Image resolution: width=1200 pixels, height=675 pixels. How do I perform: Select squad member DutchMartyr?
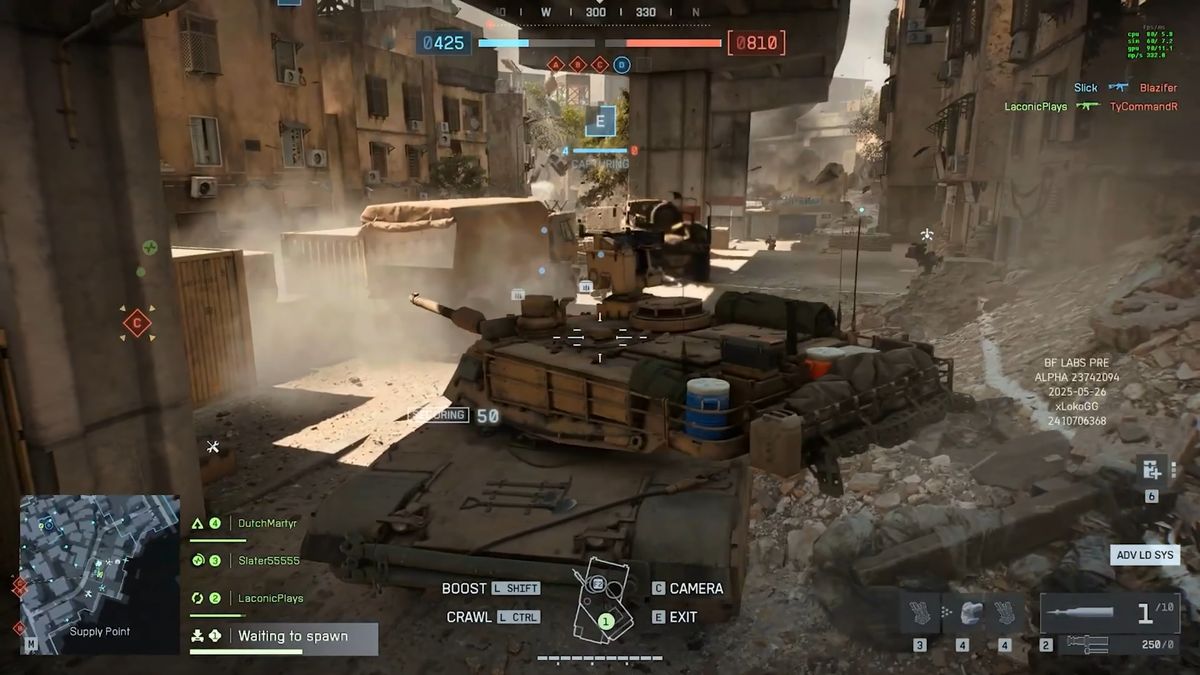coord(267,523)
